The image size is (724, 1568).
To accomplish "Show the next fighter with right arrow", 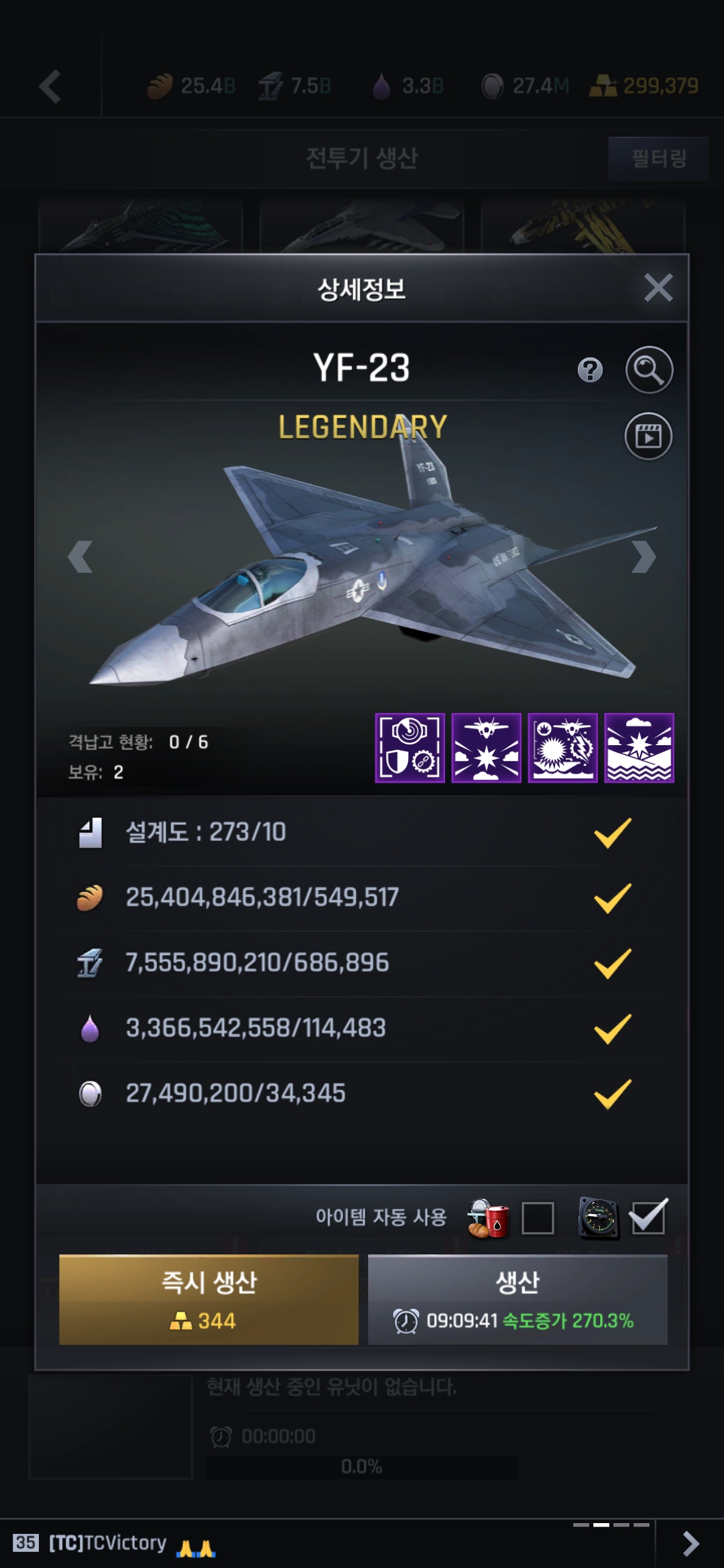I will (643, 557).
